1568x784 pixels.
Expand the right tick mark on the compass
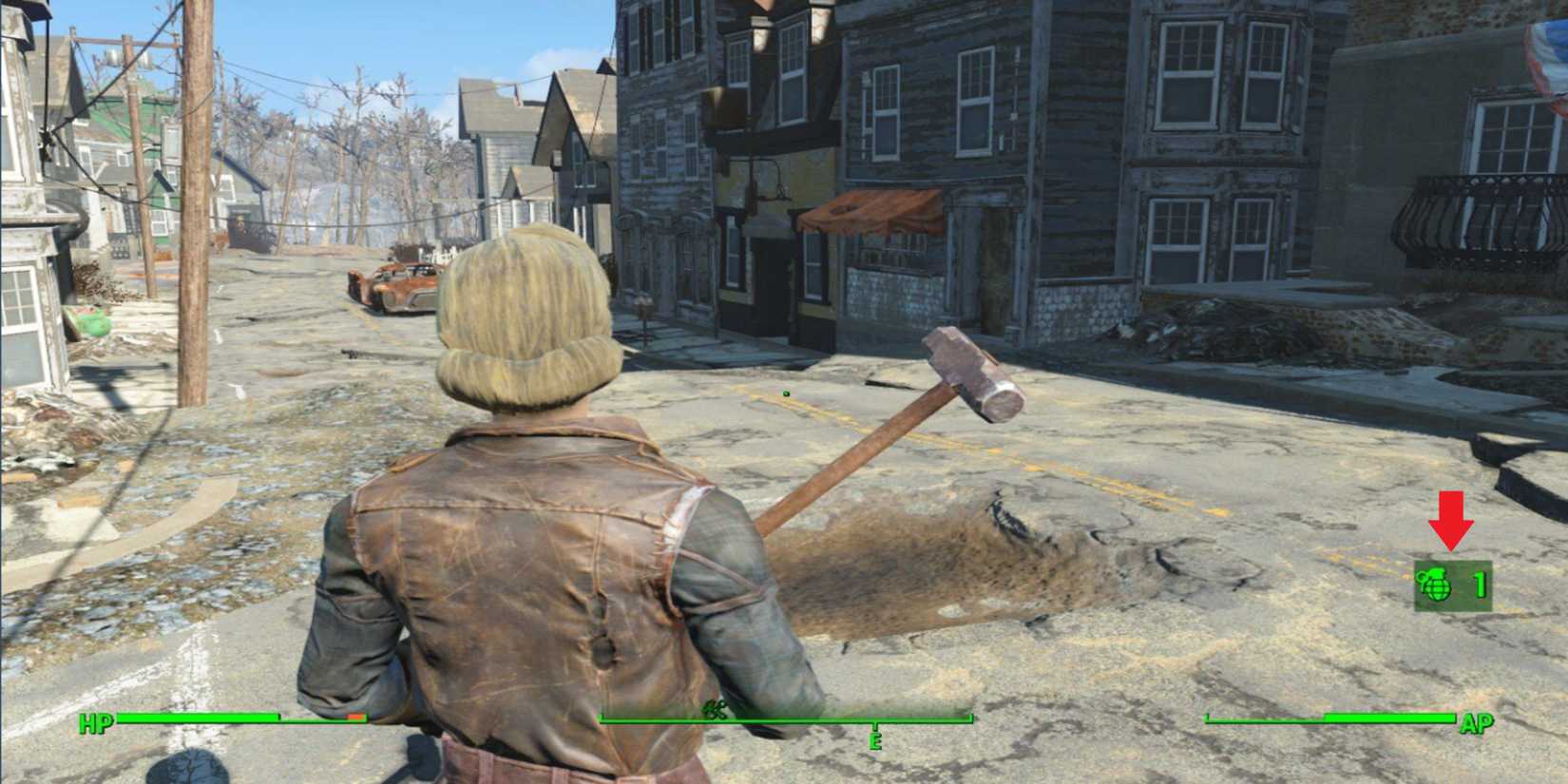970,717
